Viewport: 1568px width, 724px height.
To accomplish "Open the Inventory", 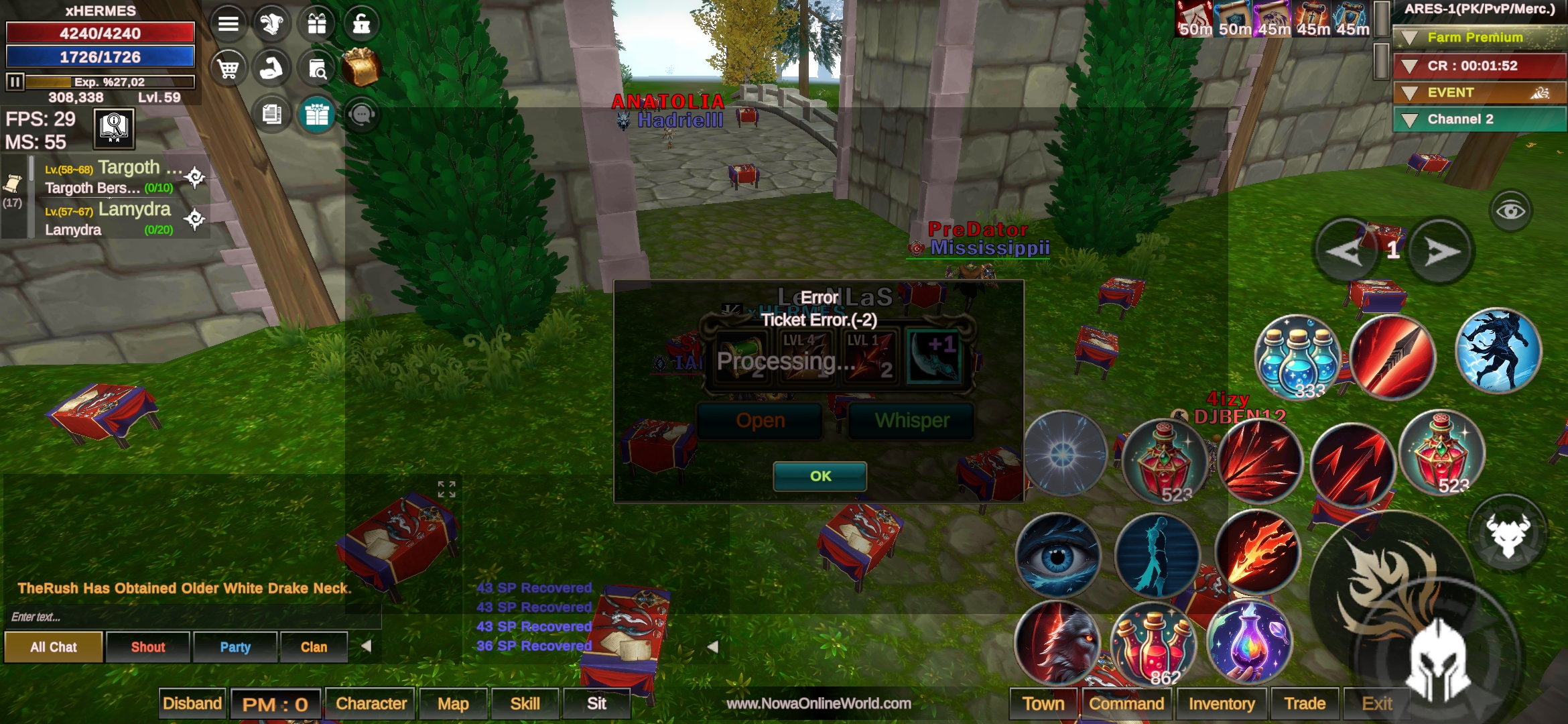I will pyautogui.click(x=1221, y=703).
